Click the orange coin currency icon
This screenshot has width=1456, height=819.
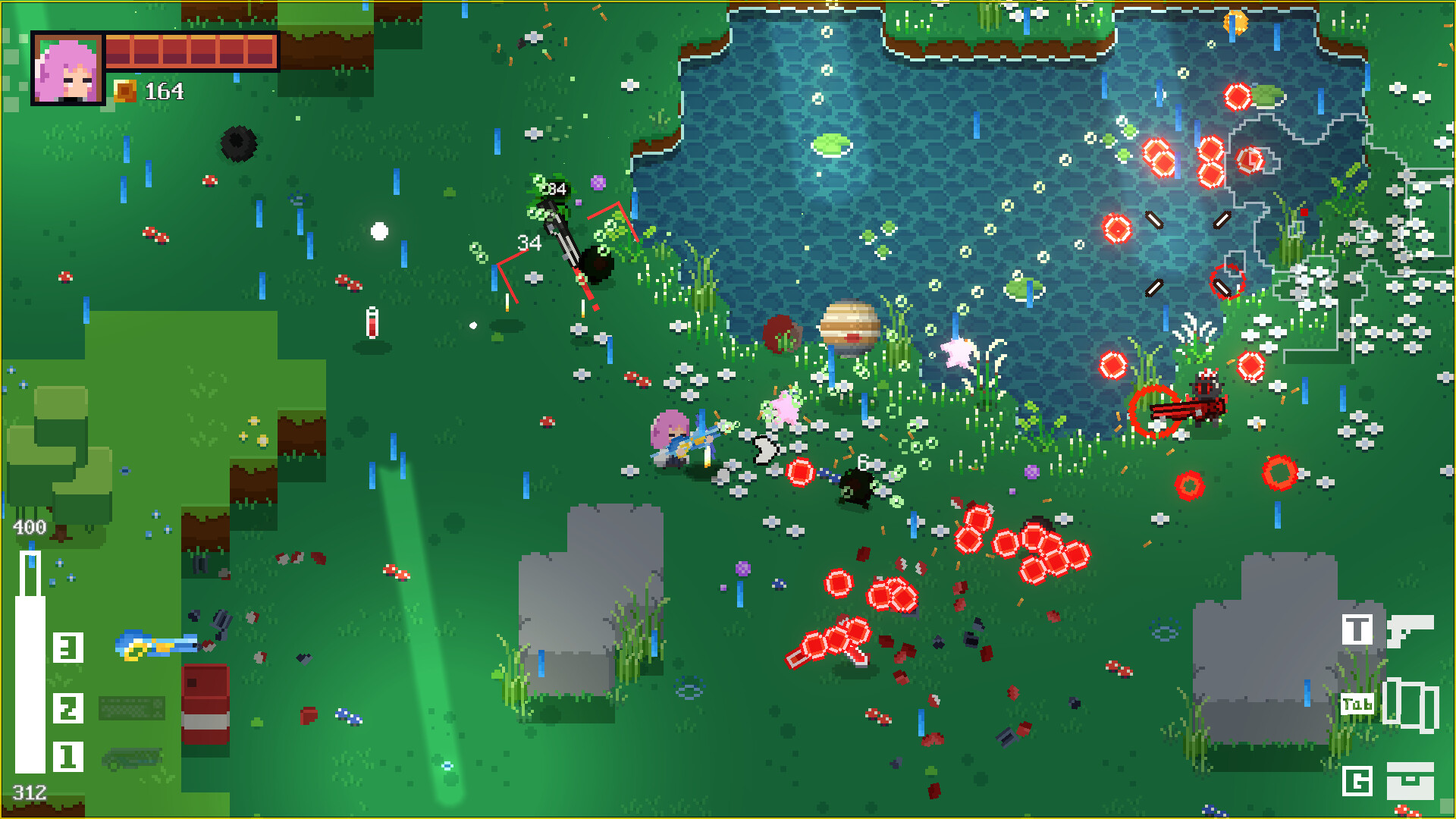125,92
